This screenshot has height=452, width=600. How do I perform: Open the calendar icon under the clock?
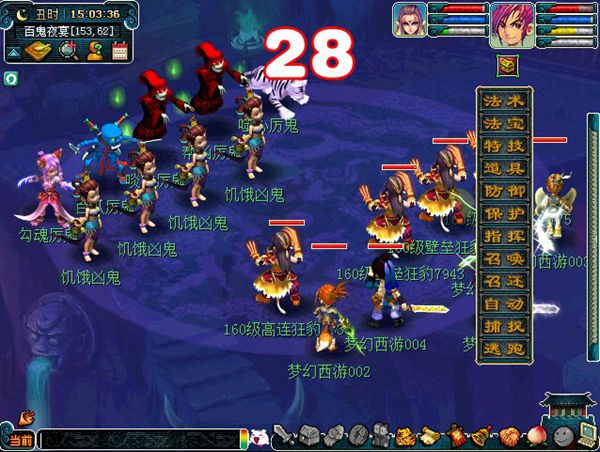pyautogui.click(x=121, y=51)
